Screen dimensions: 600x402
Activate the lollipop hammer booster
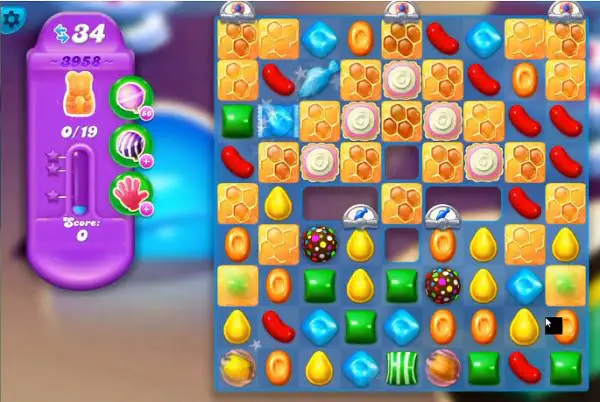click(128, 97)
